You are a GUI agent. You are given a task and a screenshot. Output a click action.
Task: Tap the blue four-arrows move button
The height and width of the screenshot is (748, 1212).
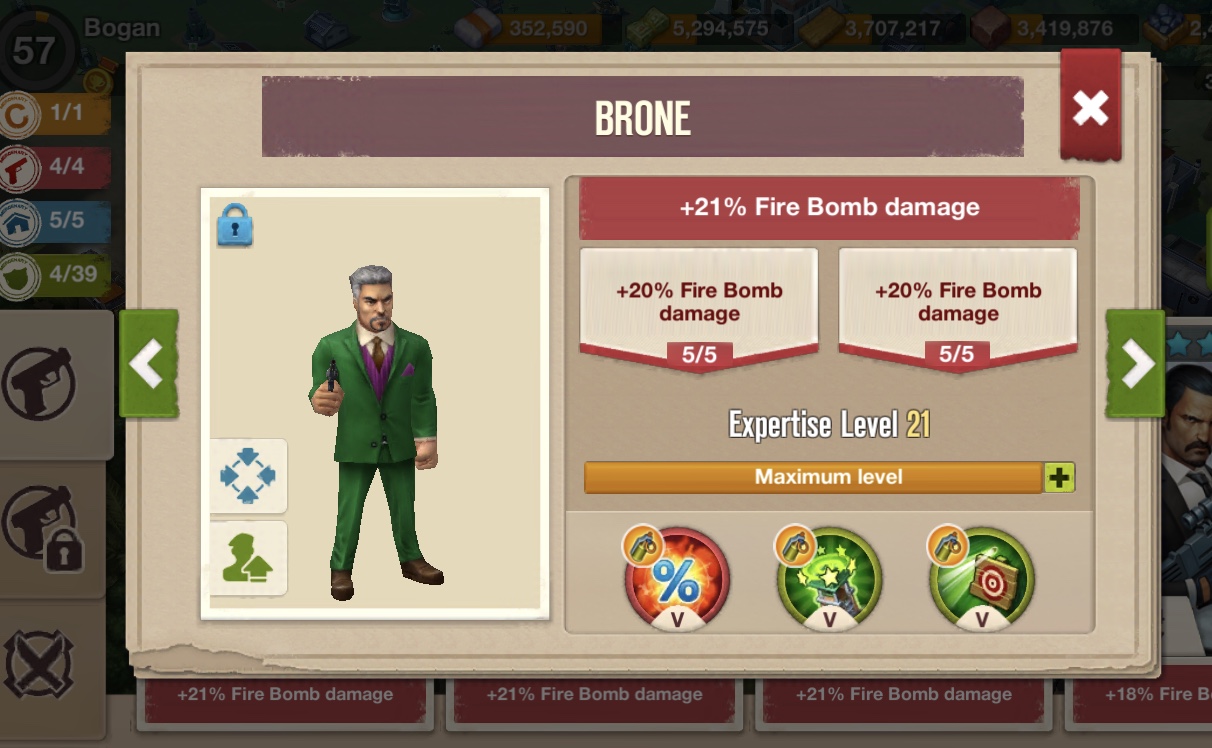coord(248,476)
